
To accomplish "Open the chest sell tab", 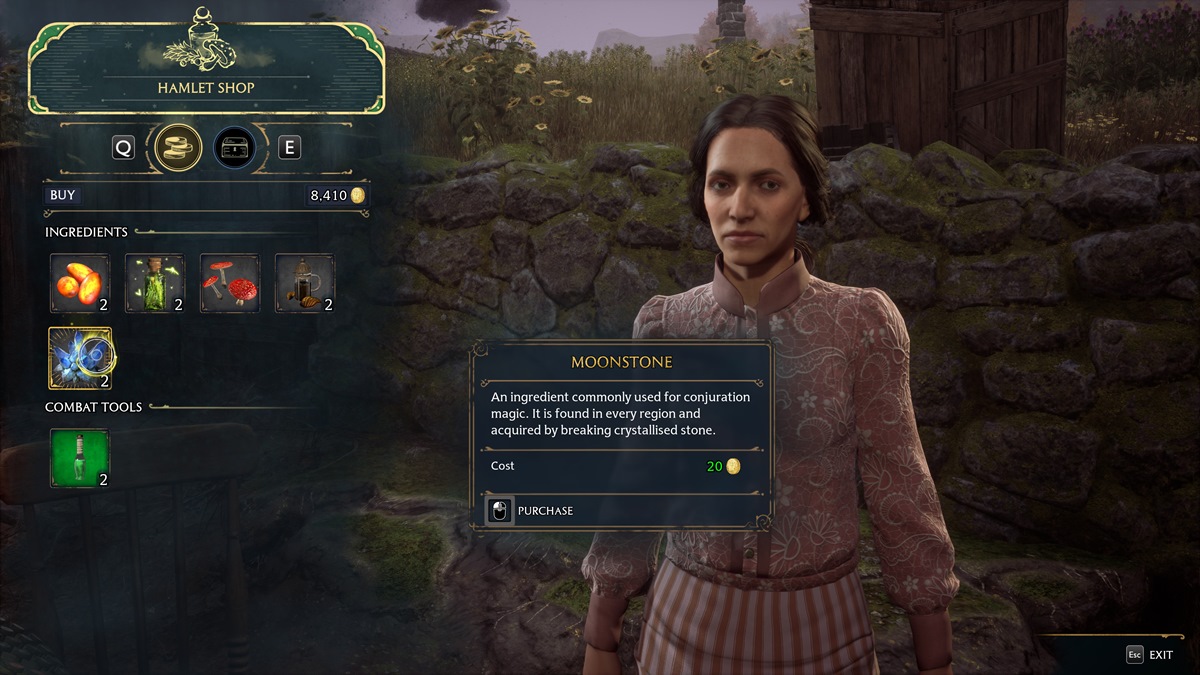I will [x=234, y=148].
